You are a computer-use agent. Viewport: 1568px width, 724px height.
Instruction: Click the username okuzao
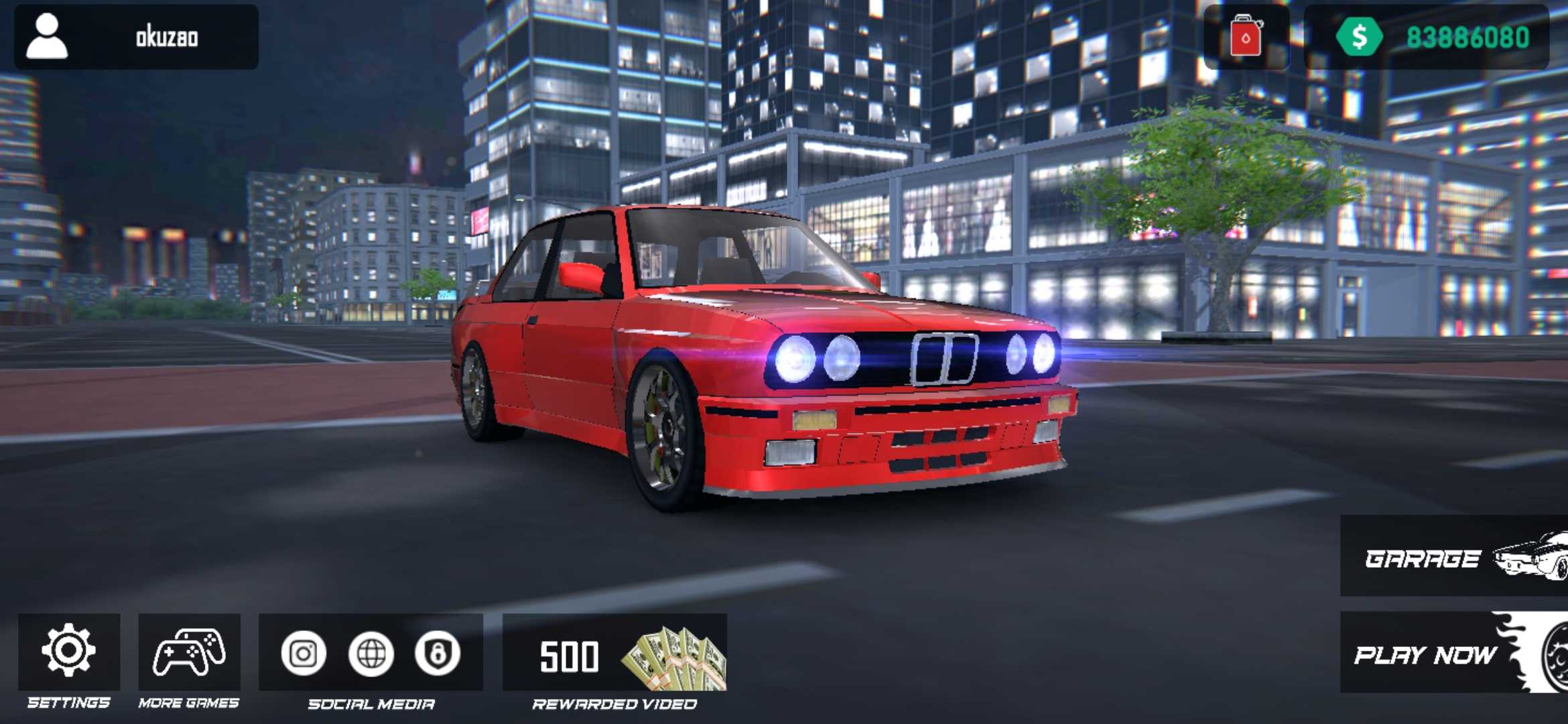166,38
